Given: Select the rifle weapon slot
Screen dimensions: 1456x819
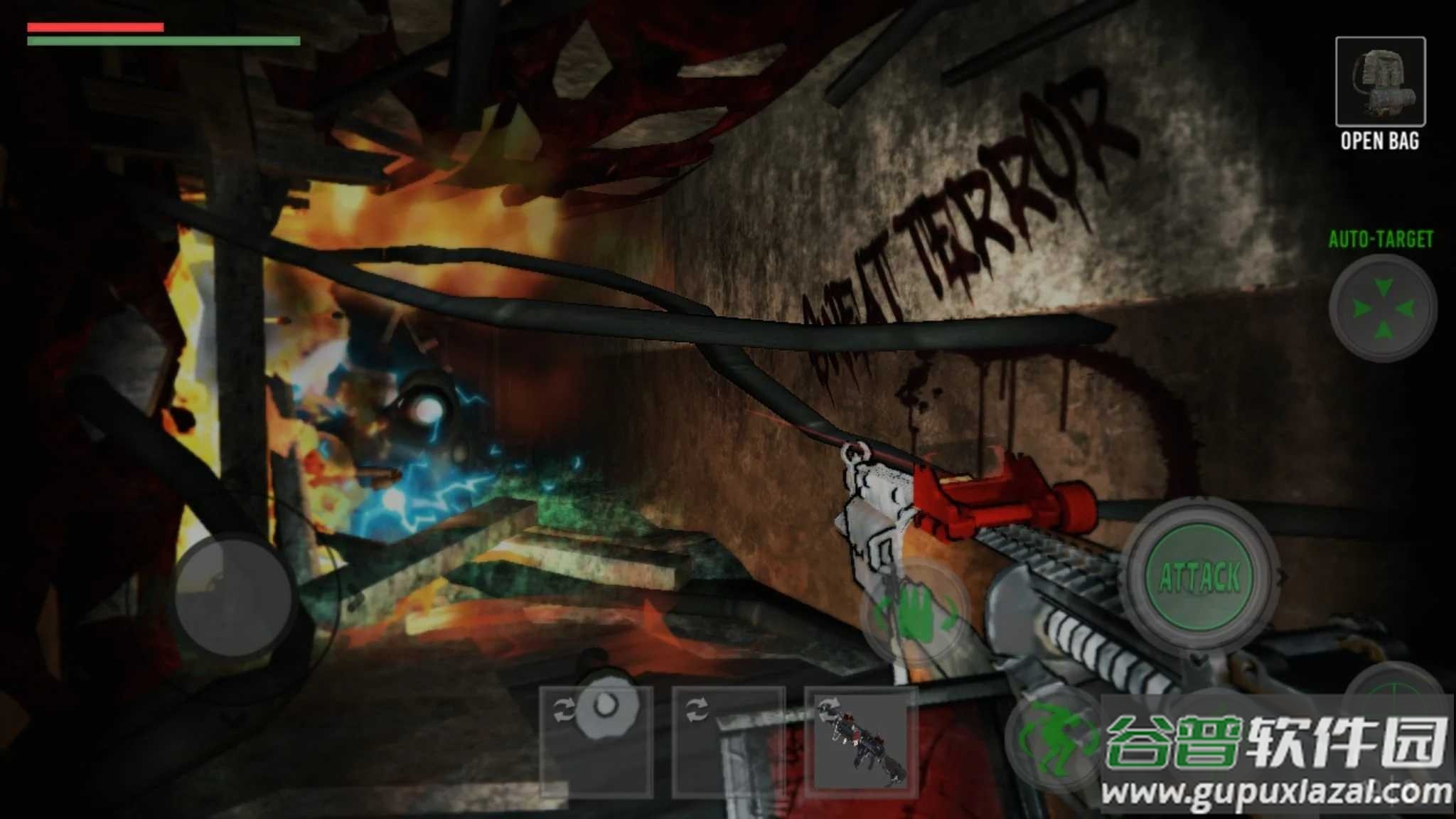Looking at the screenshot, I should point(862,741).
